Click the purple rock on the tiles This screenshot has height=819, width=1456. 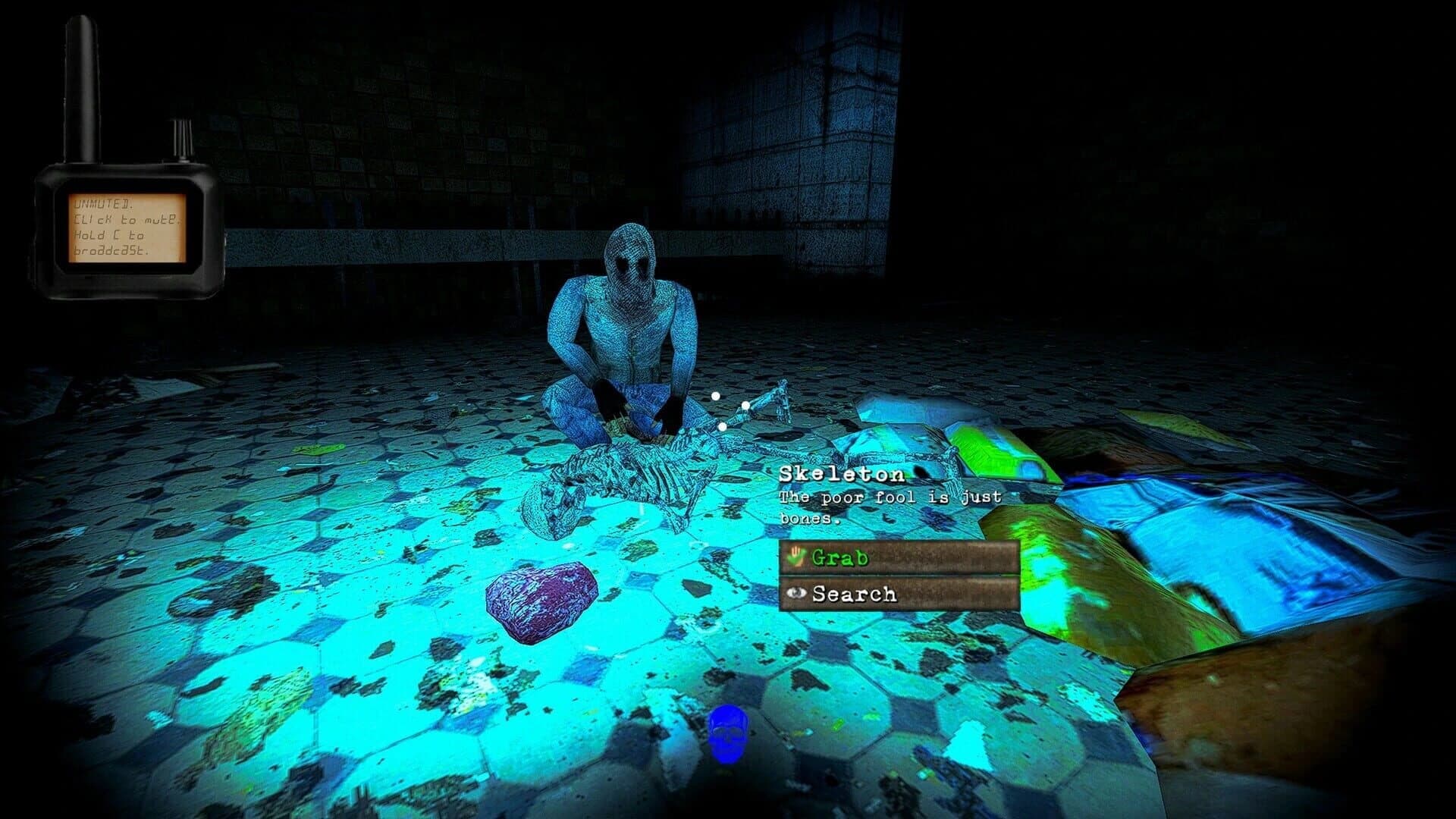540,599
